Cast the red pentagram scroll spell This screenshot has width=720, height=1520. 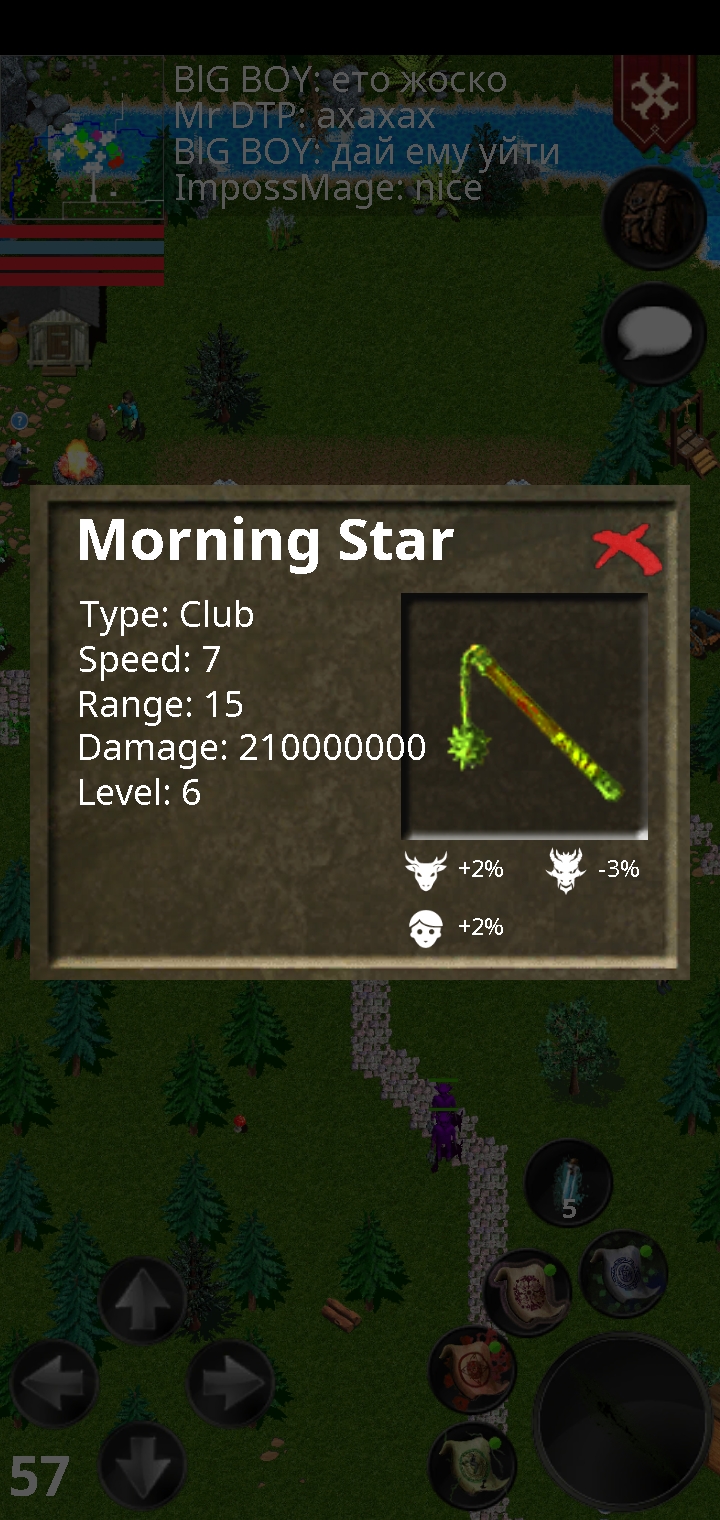coord(472,1369)
